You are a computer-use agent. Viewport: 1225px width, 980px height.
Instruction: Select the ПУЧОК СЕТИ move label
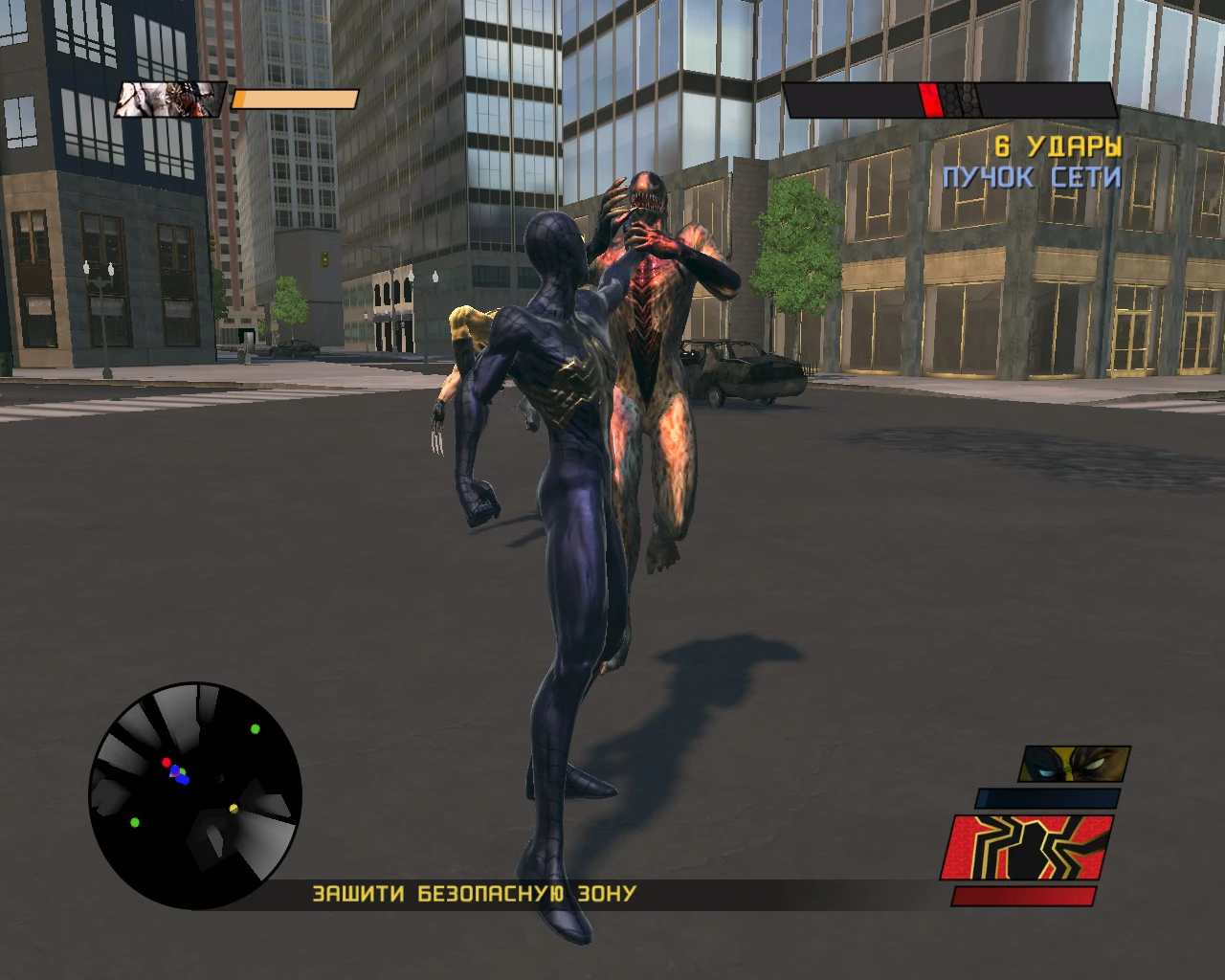tap(1032, 177)
